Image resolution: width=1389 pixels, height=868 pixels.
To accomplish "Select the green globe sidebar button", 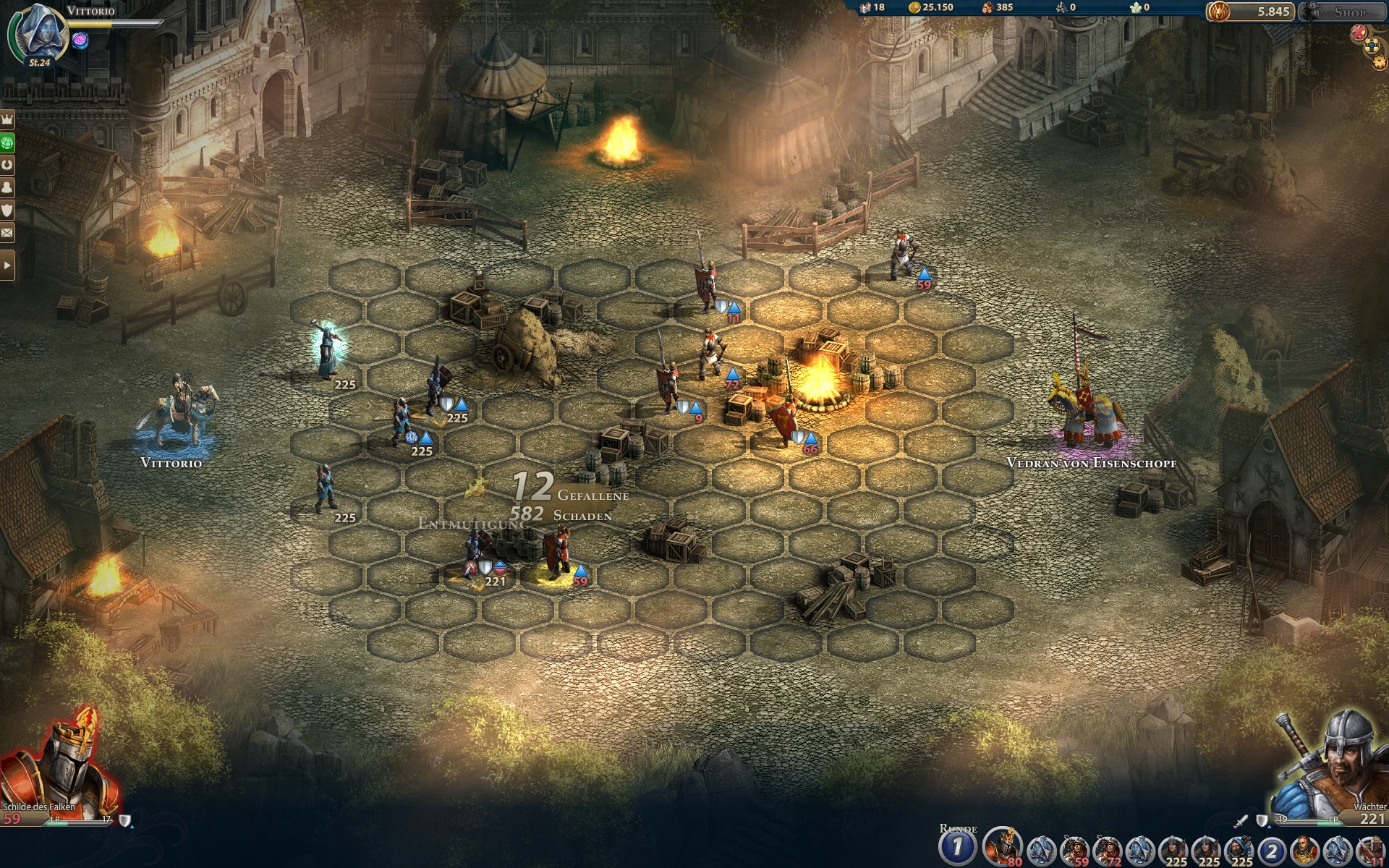I will click(7, 142).
